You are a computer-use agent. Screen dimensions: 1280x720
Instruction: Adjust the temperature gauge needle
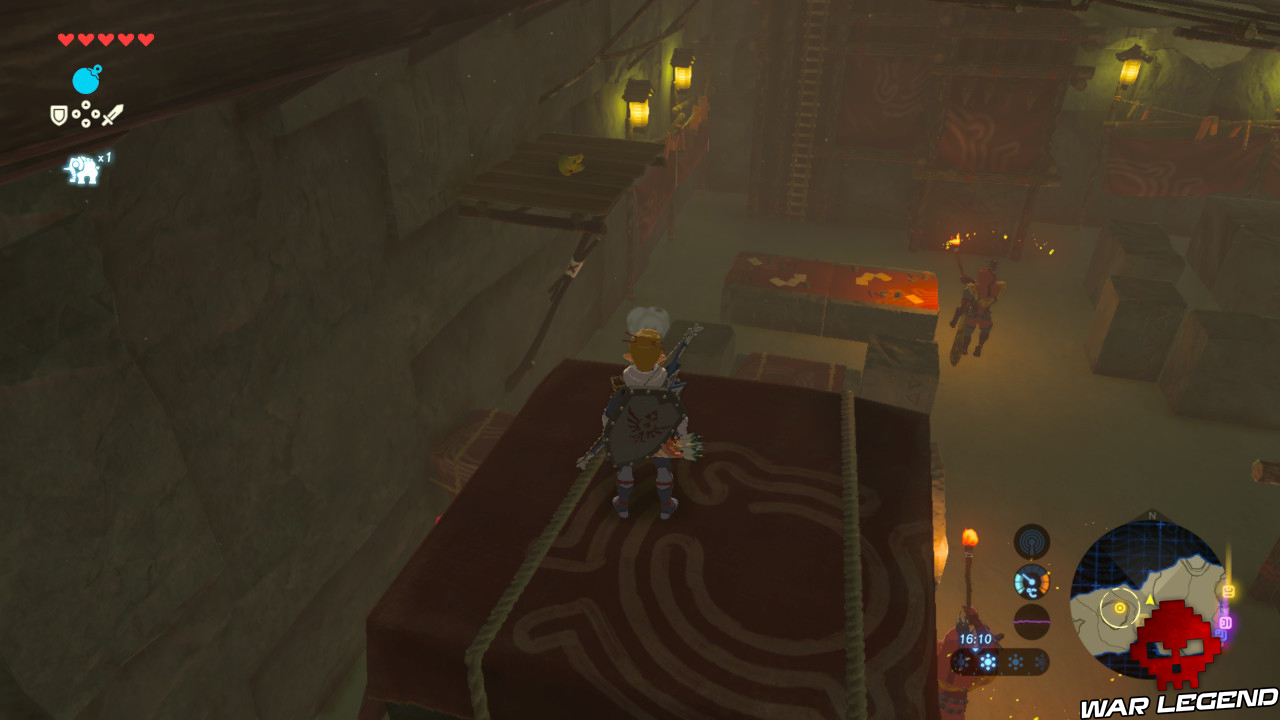point(1028,578)
